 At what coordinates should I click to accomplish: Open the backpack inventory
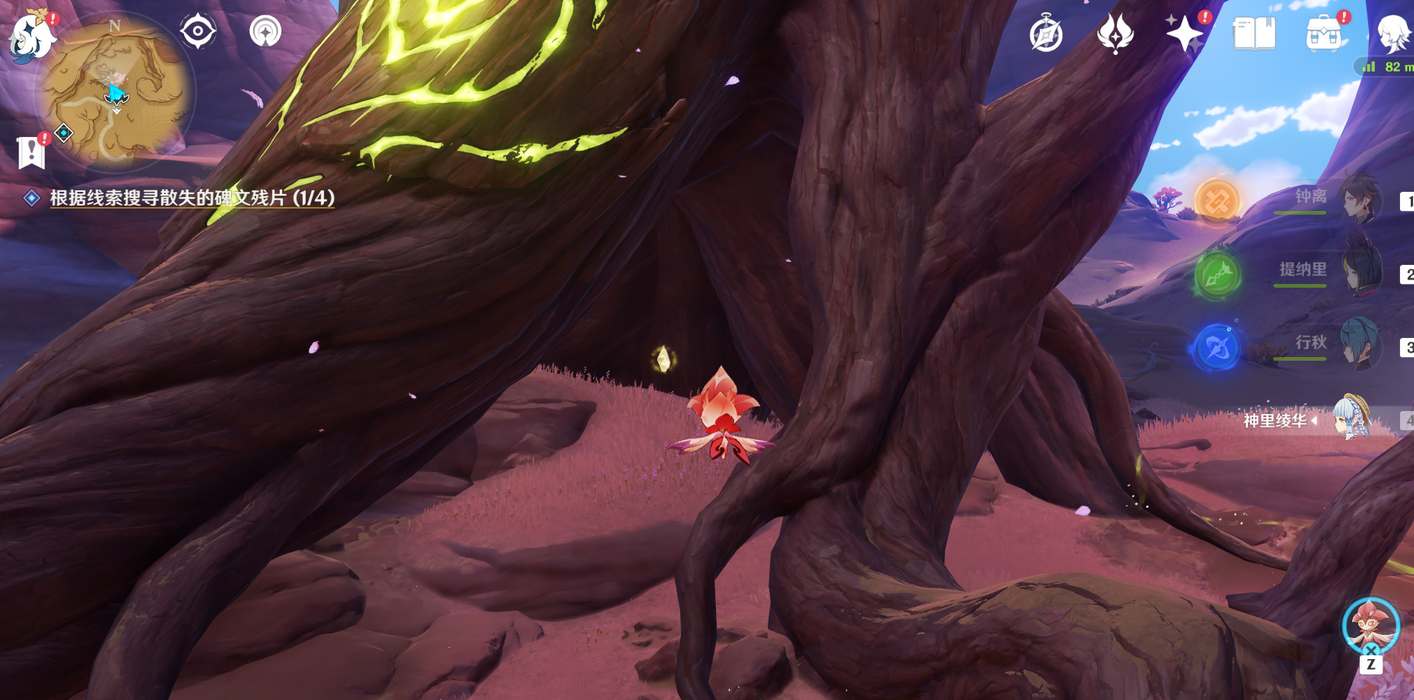[x=1325, y=34]
